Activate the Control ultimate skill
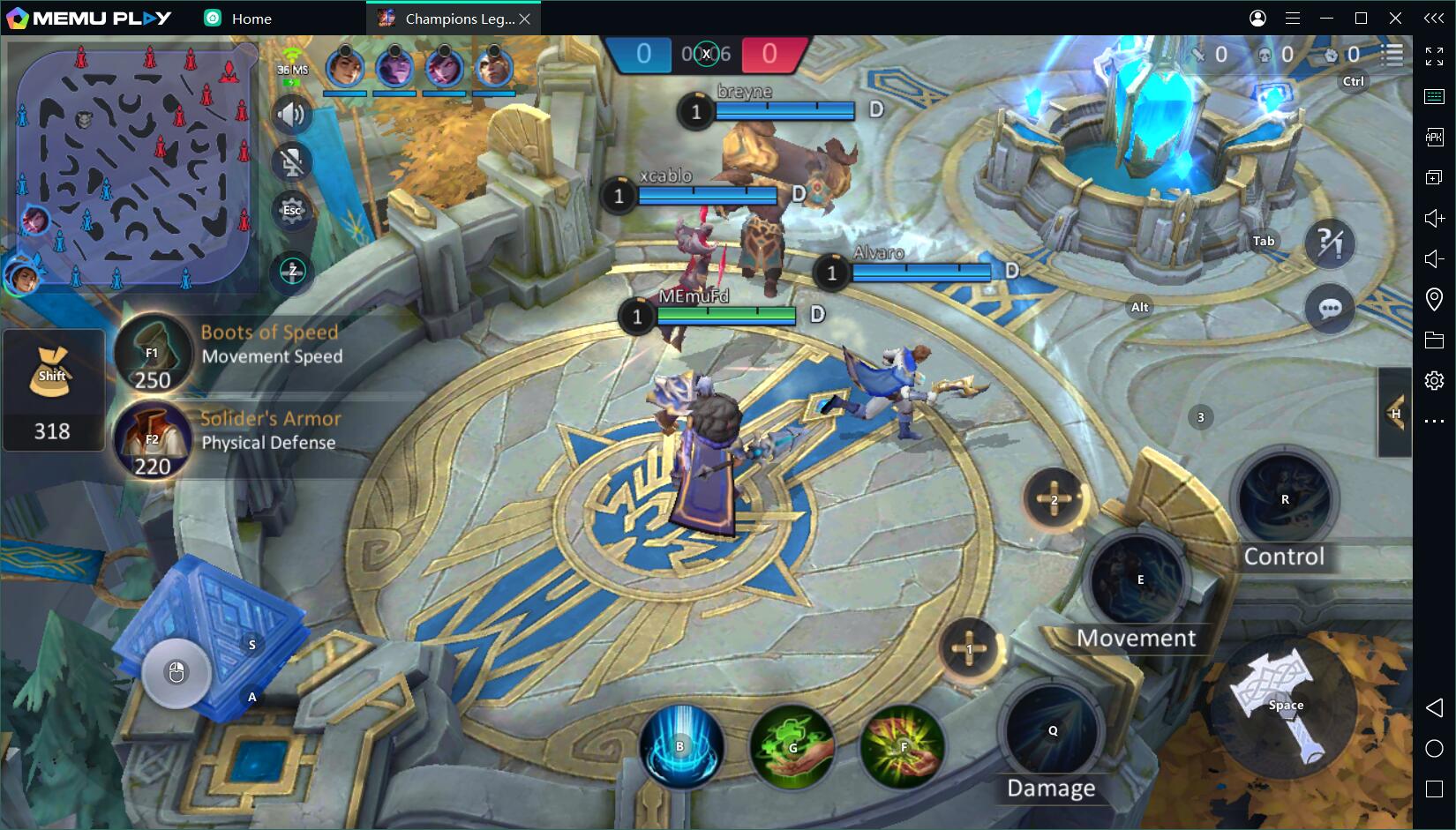1456x830 pixels. tap(1285, 499)
